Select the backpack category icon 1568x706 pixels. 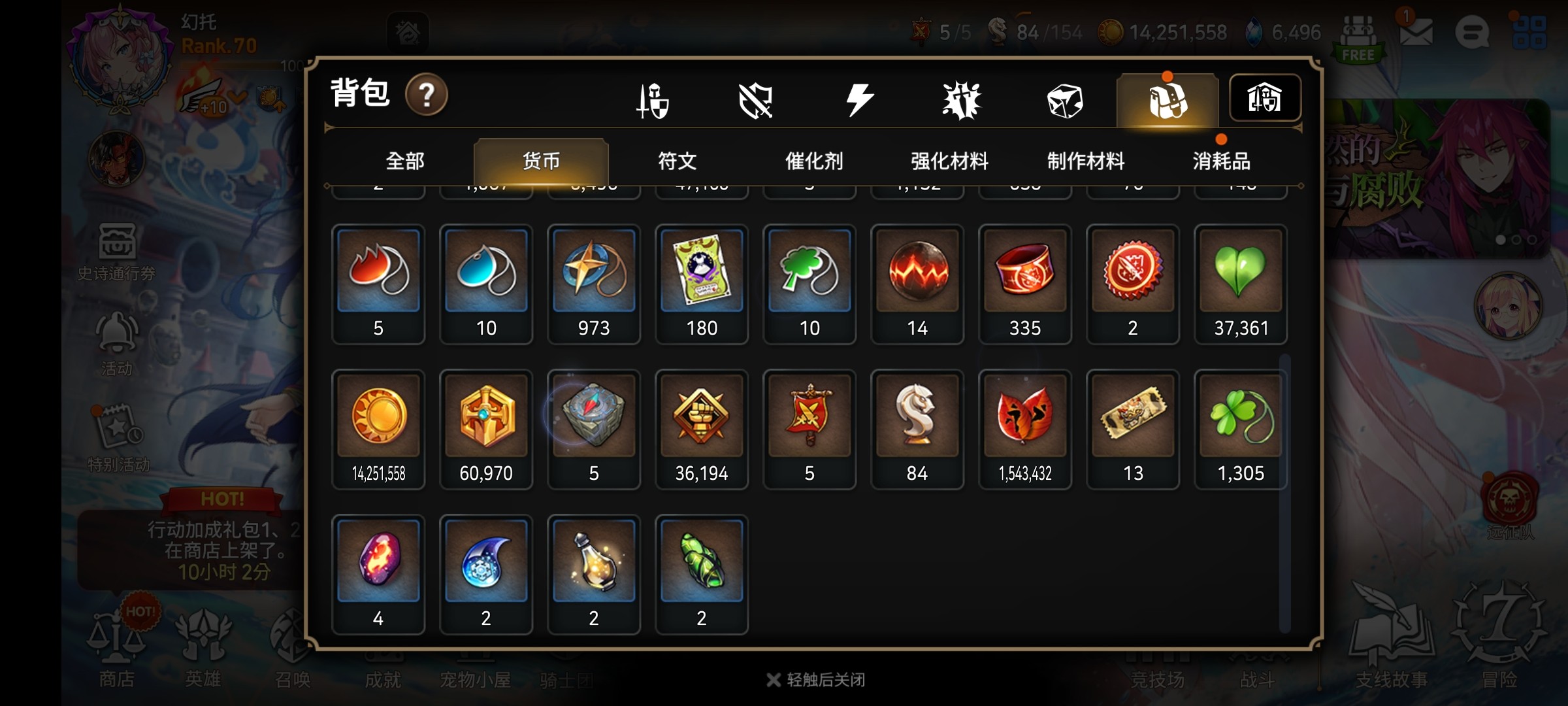point(1168,101)
